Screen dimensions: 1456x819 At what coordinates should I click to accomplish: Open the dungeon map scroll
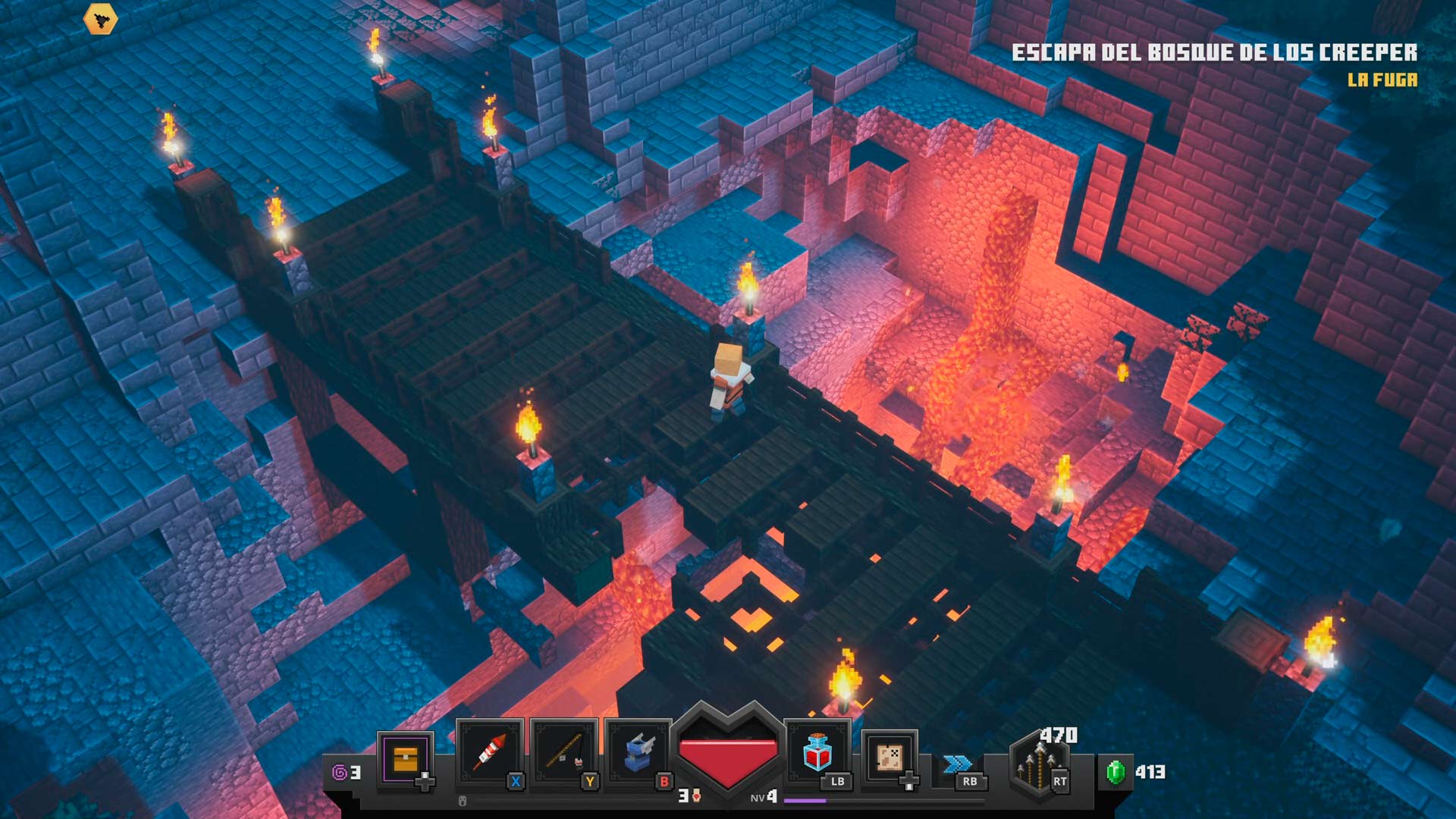889,758
